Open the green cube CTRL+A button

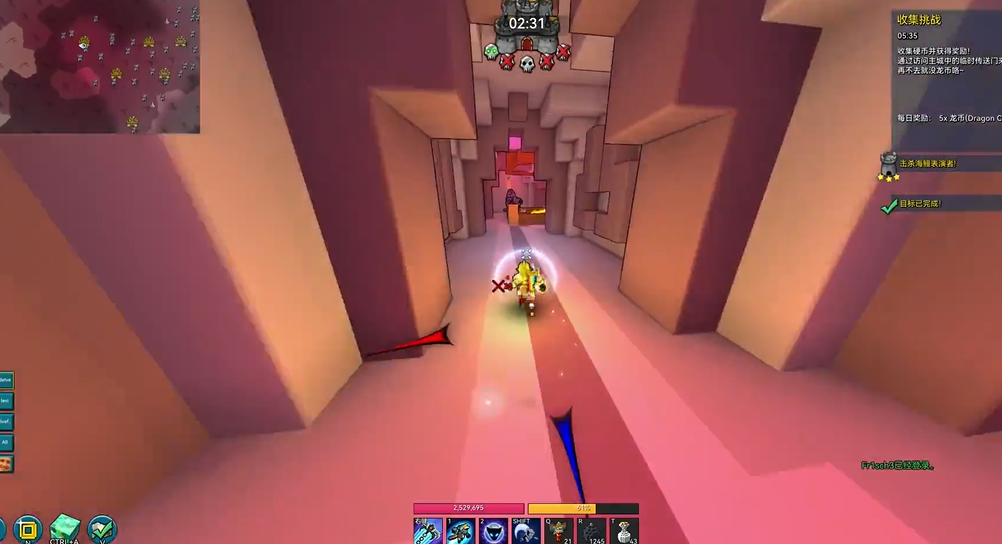coord(65,527)
